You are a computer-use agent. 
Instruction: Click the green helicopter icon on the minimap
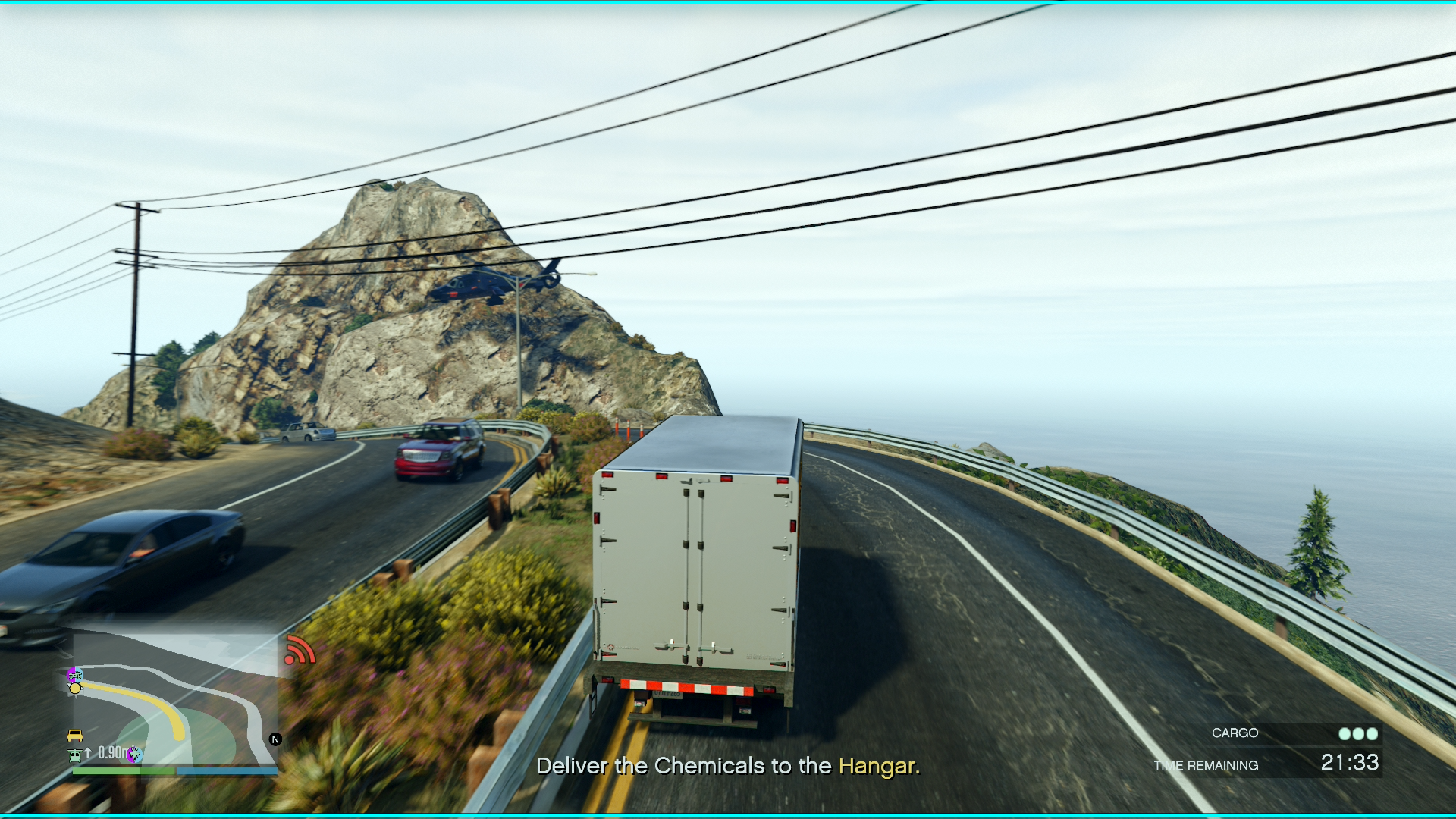coord(74,755)
